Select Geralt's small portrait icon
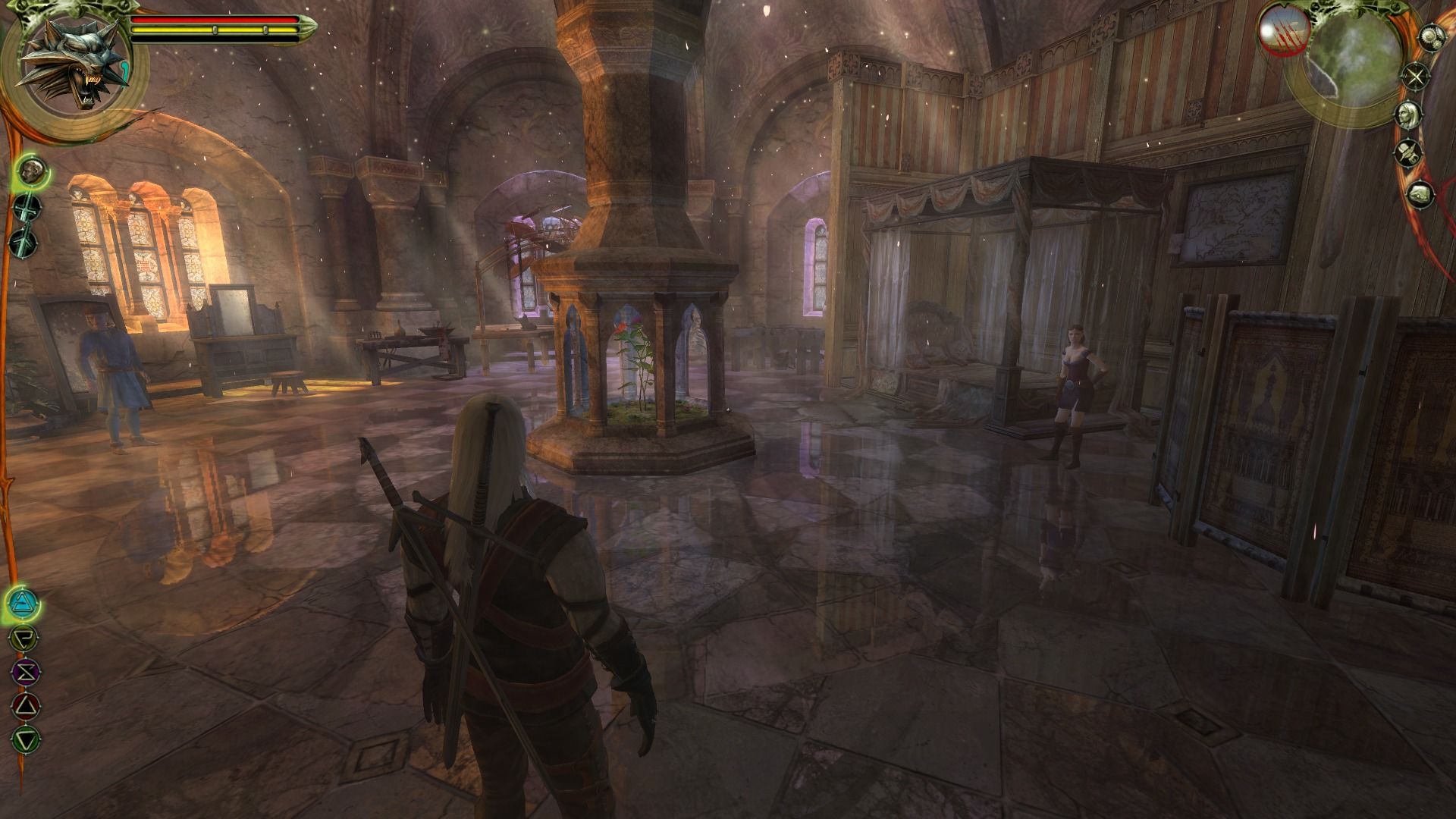1456x819 pixels. (x=31, y=170)
